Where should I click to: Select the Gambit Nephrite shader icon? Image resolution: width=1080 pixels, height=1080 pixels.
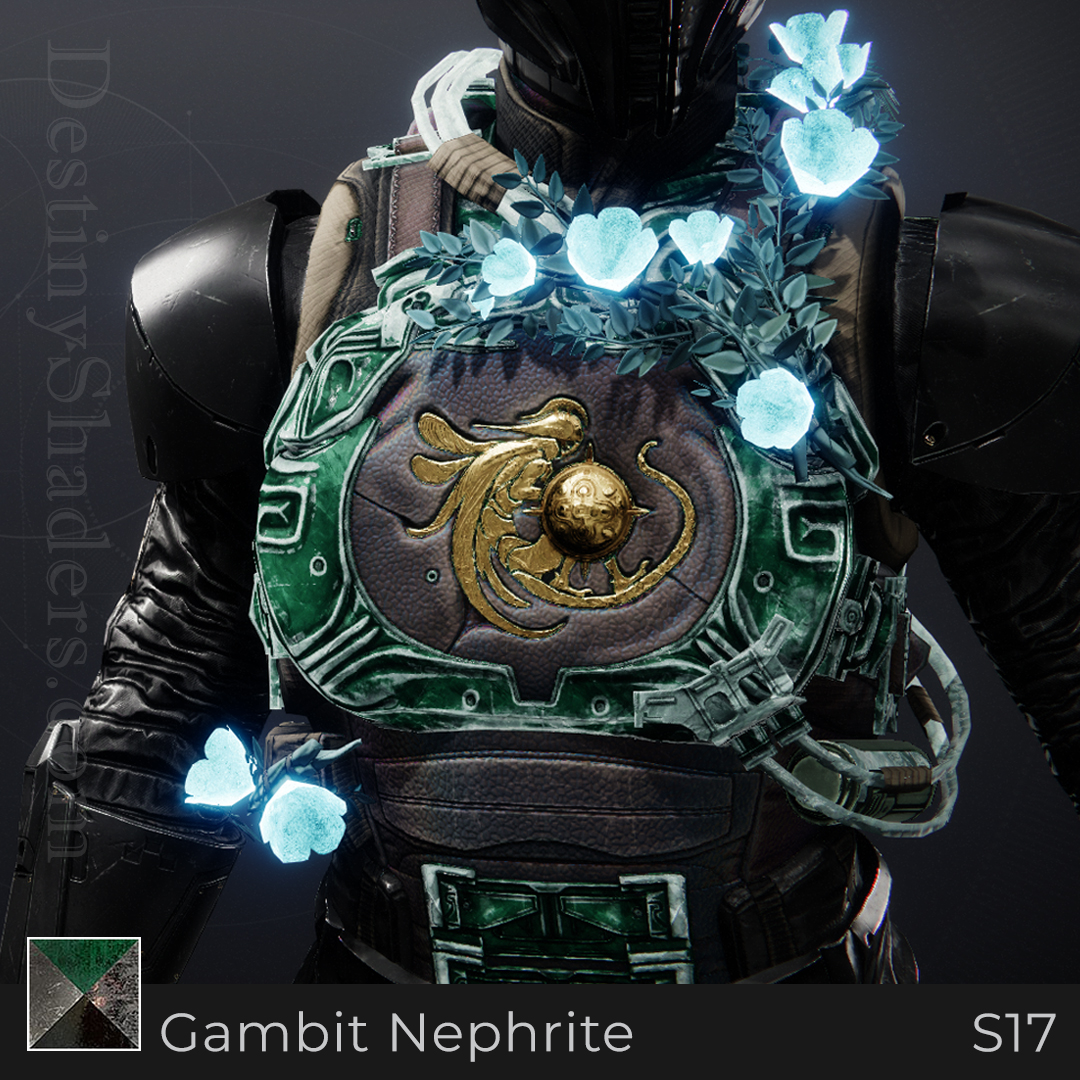pos(84,993)
